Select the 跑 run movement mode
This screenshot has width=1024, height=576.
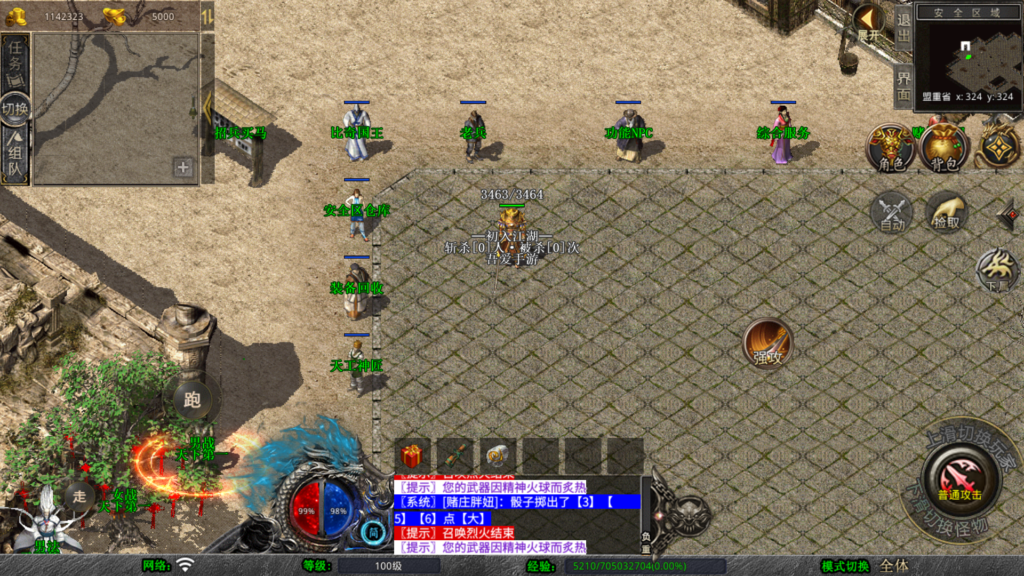pyautogui.click(x=193, y=400)
